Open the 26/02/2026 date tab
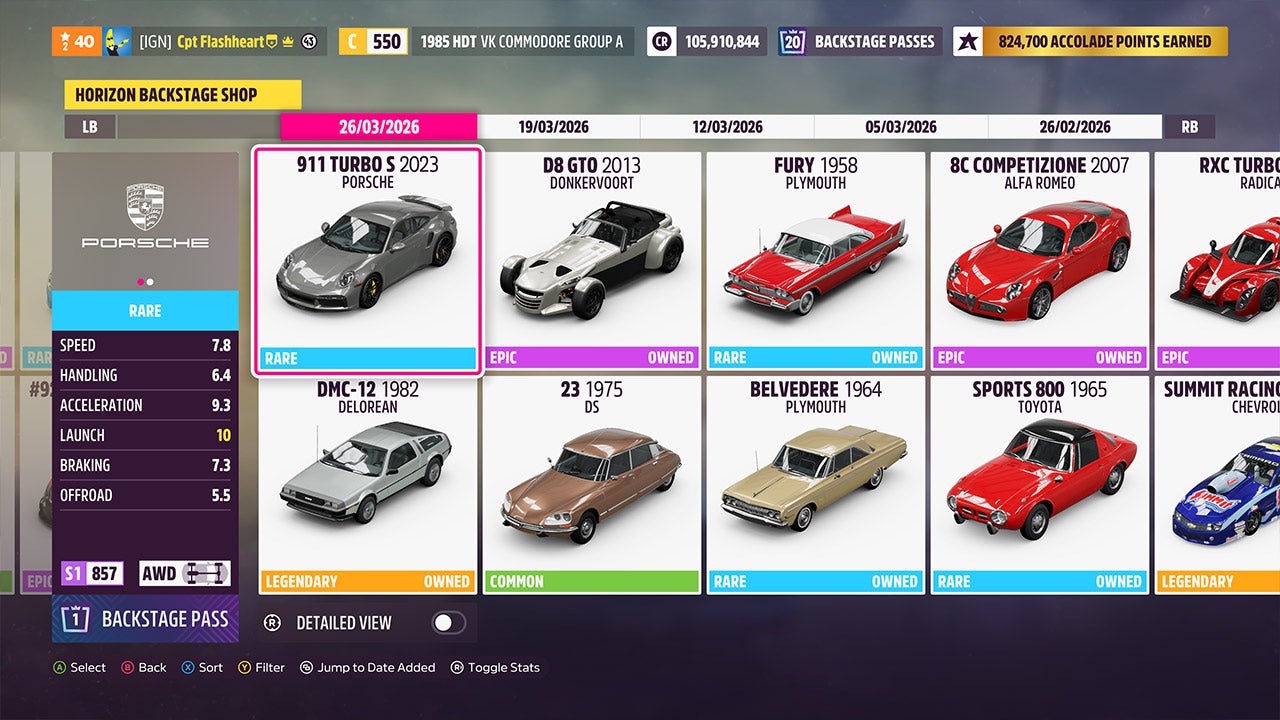Image resolution: width=1280 pixels, height=720 pixels. (1075, 127)
